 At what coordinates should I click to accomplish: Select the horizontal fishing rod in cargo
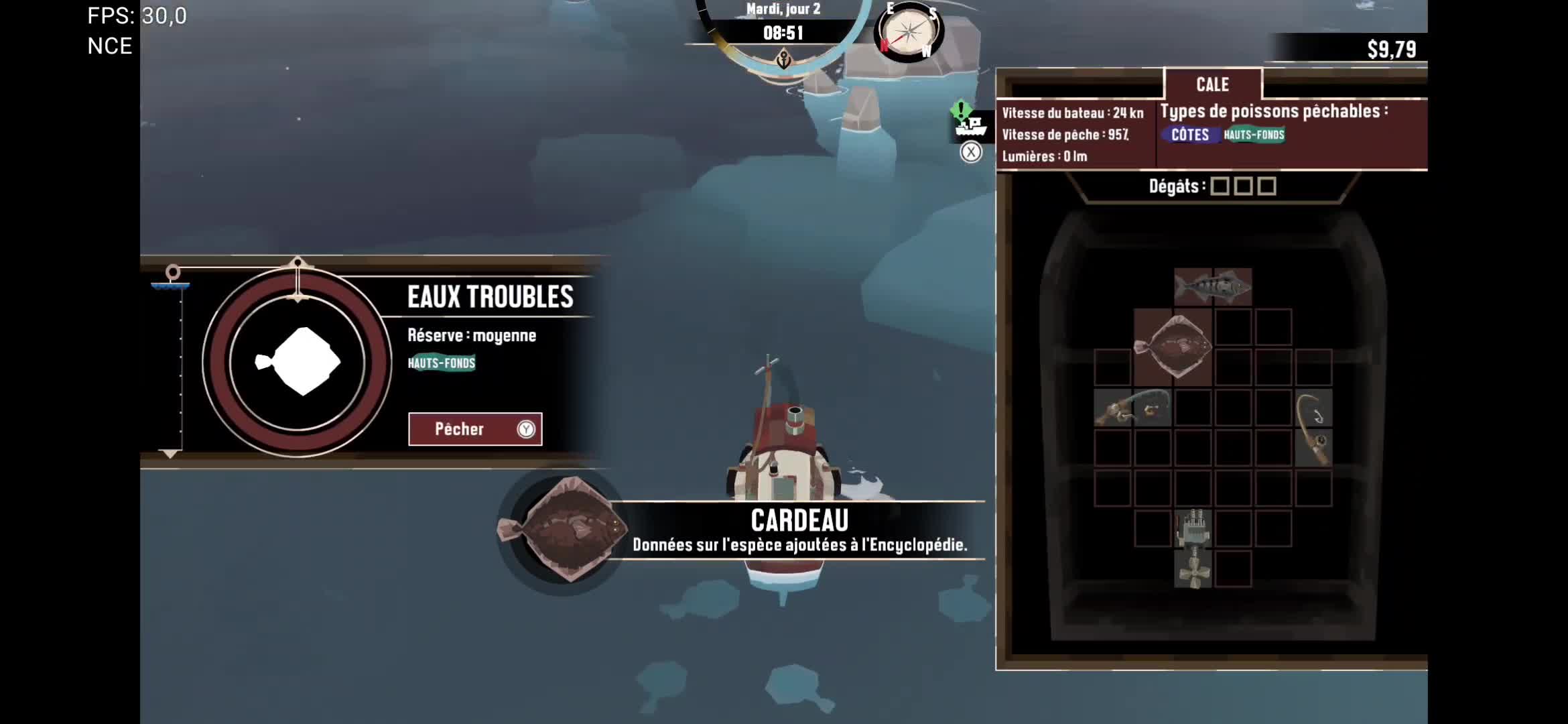1132,408
